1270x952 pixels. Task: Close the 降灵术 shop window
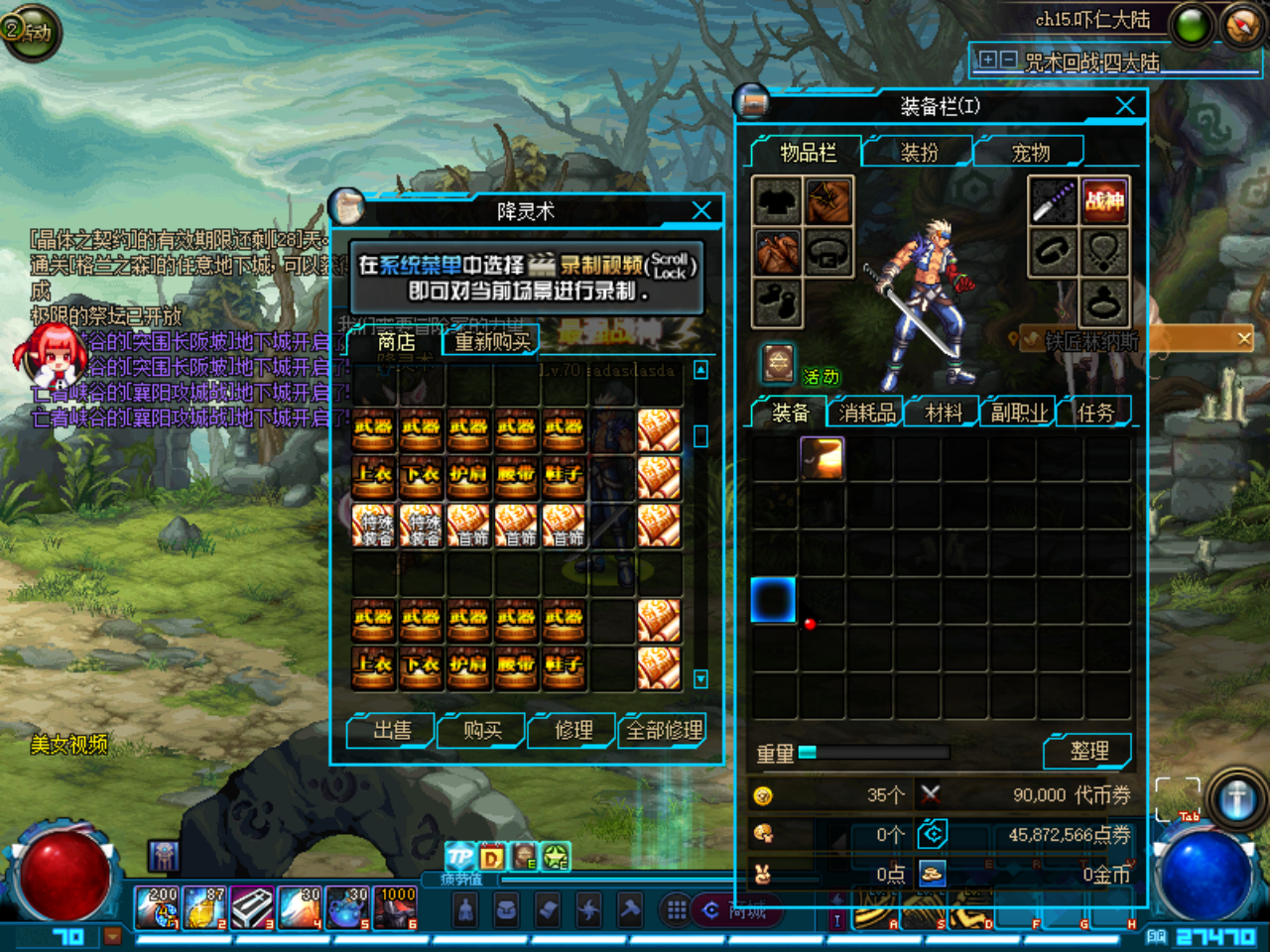click(701, 210)
